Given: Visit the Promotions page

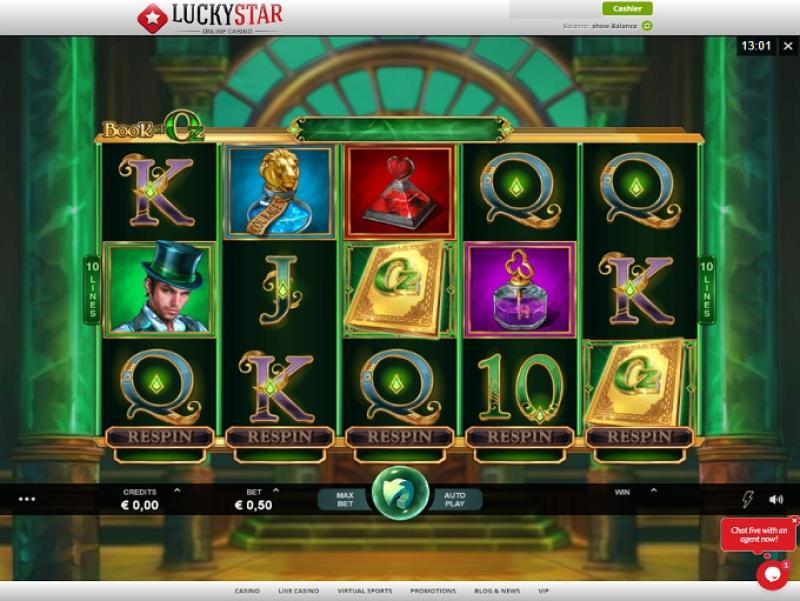Looking at the screenshot, I should click(432, 591).
